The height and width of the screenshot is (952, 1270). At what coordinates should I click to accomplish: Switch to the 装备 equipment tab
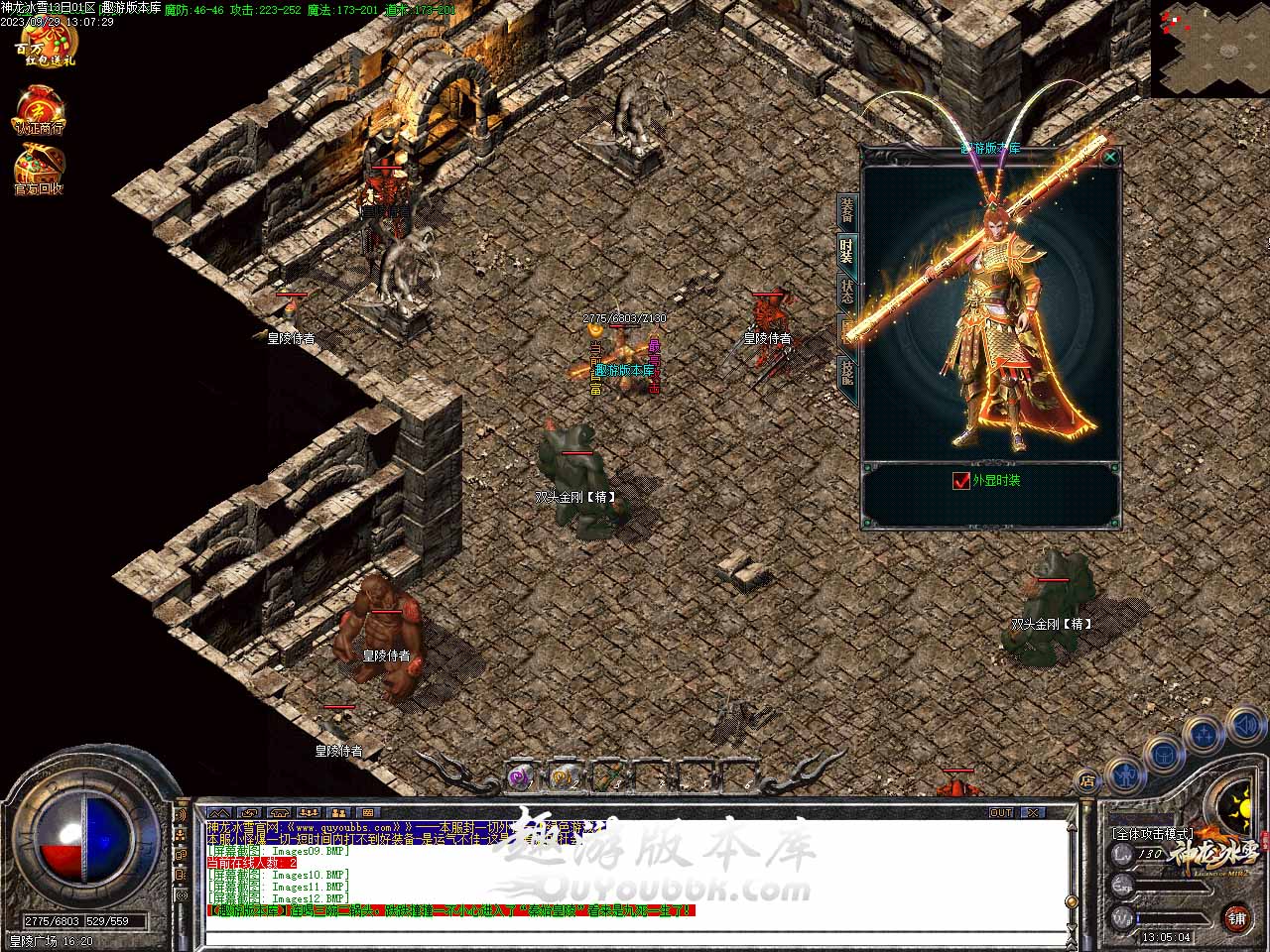pos(847,209)
